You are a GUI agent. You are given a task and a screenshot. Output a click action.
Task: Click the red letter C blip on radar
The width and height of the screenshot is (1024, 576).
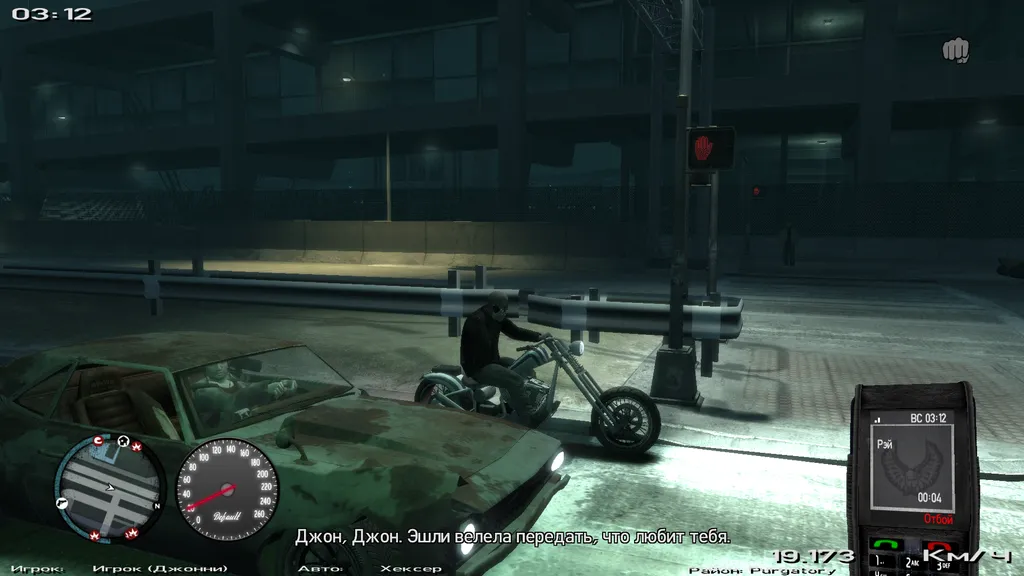(x=98, y=441)
